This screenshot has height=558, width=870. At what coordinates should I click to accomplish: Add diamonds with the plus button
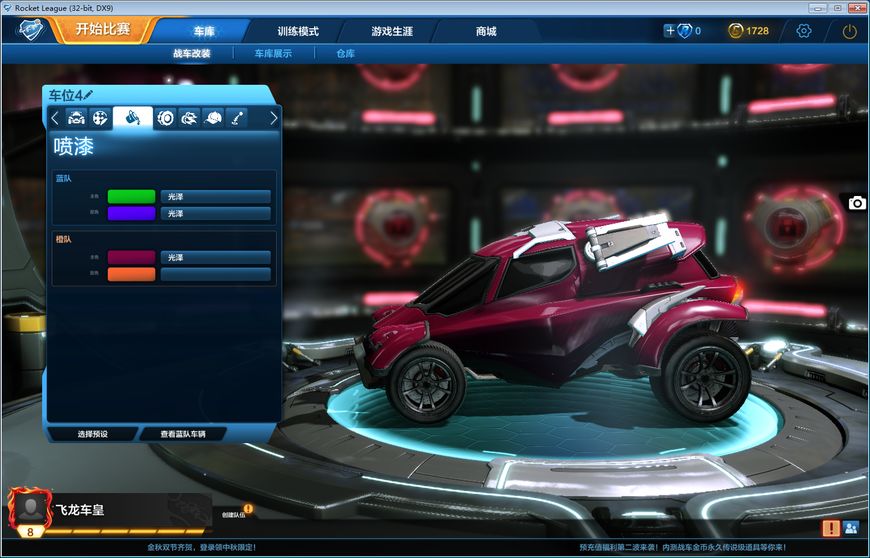(x=670, y=31)
